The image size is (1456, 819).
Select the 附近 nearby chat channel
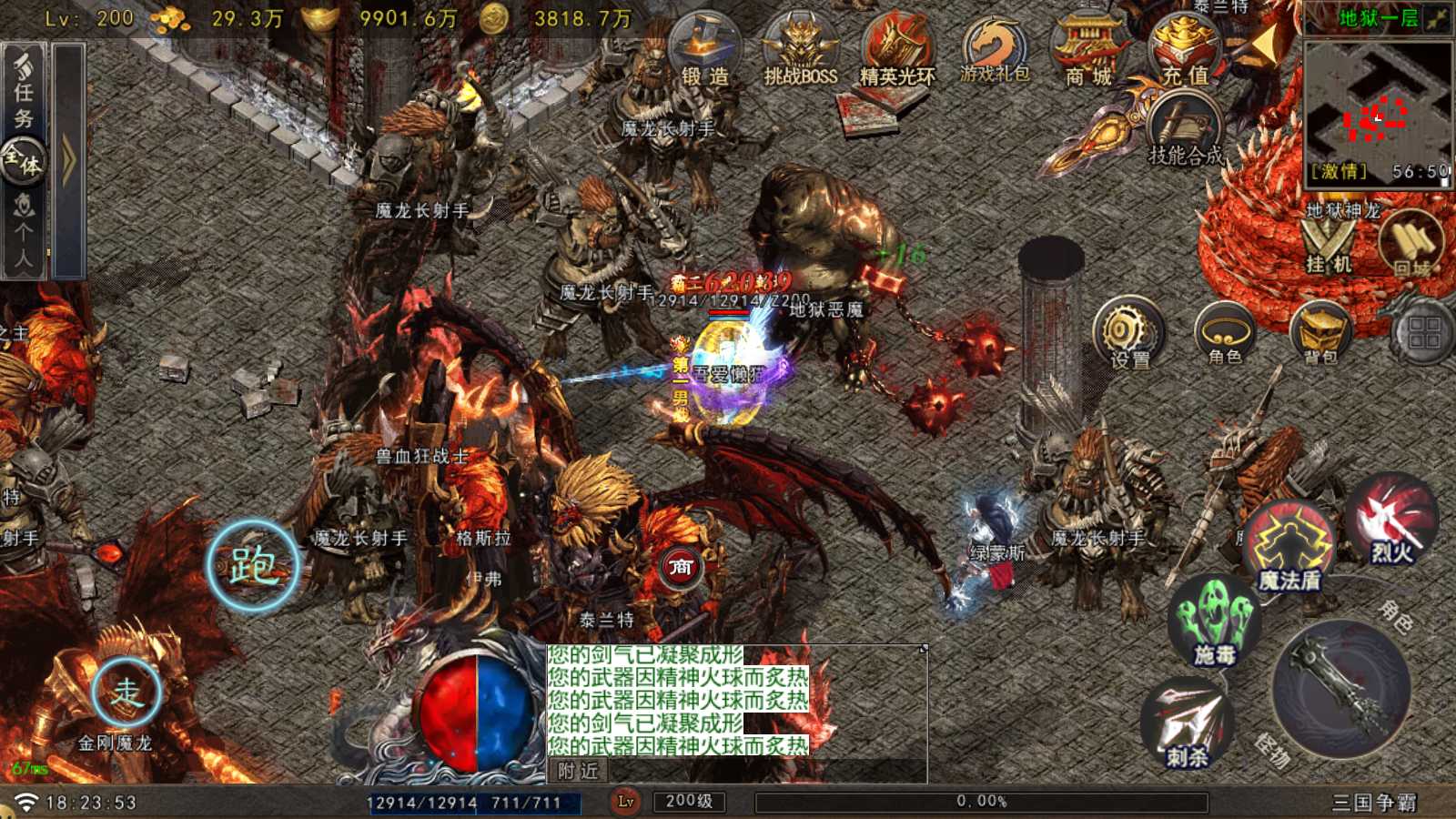579,771
